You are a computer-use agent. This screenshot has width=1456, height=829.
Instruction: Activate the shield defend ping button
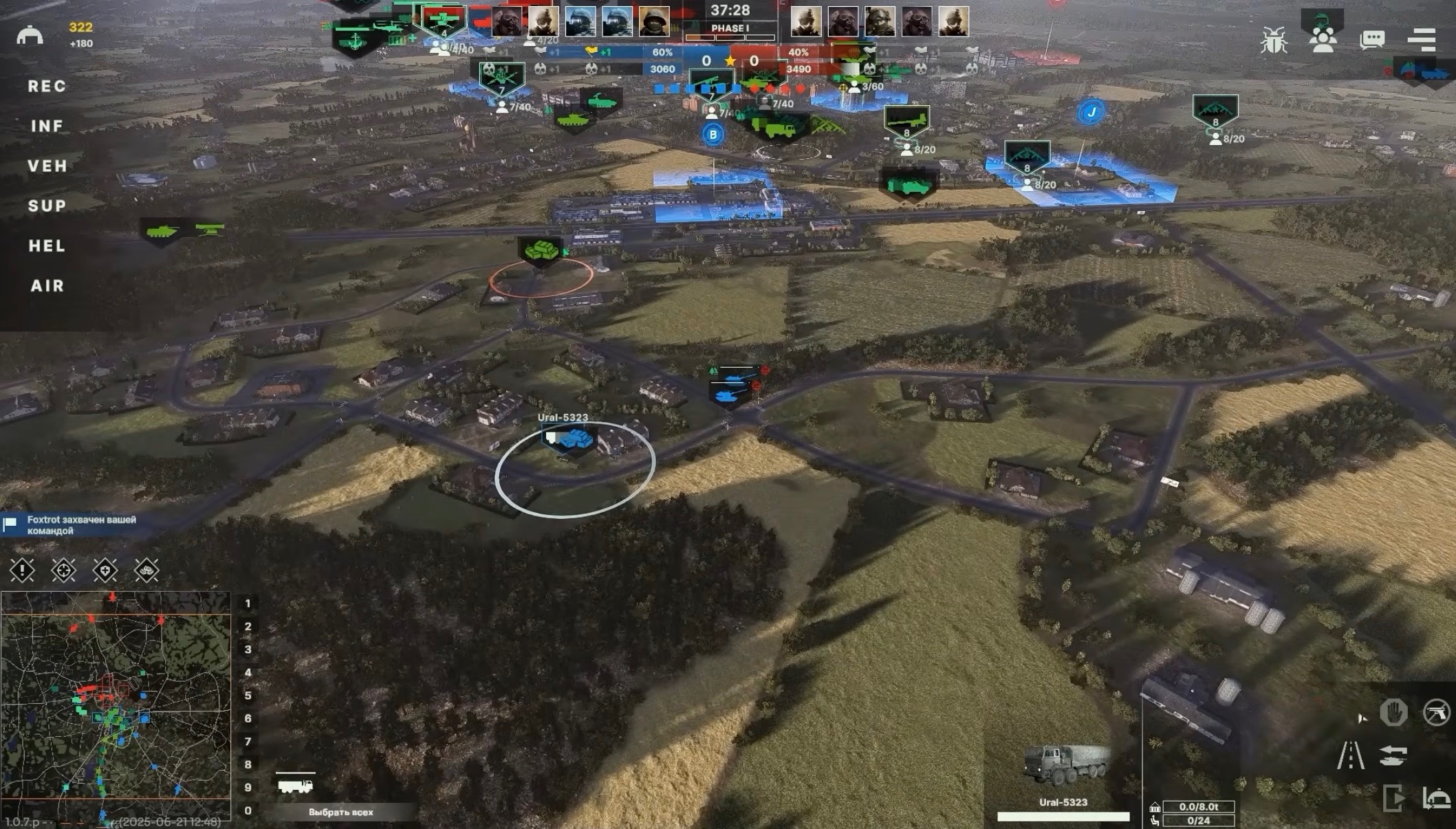click(105, 570)
